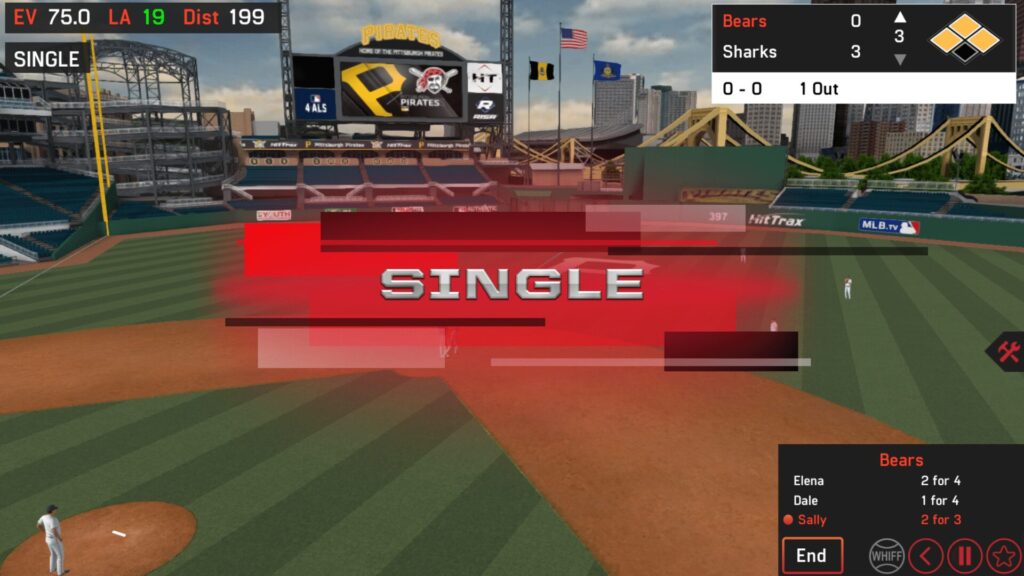Viewport: 1024px width, 576px height.
Task: Pause the game with the pause button
Action: (x=964, y=555)
